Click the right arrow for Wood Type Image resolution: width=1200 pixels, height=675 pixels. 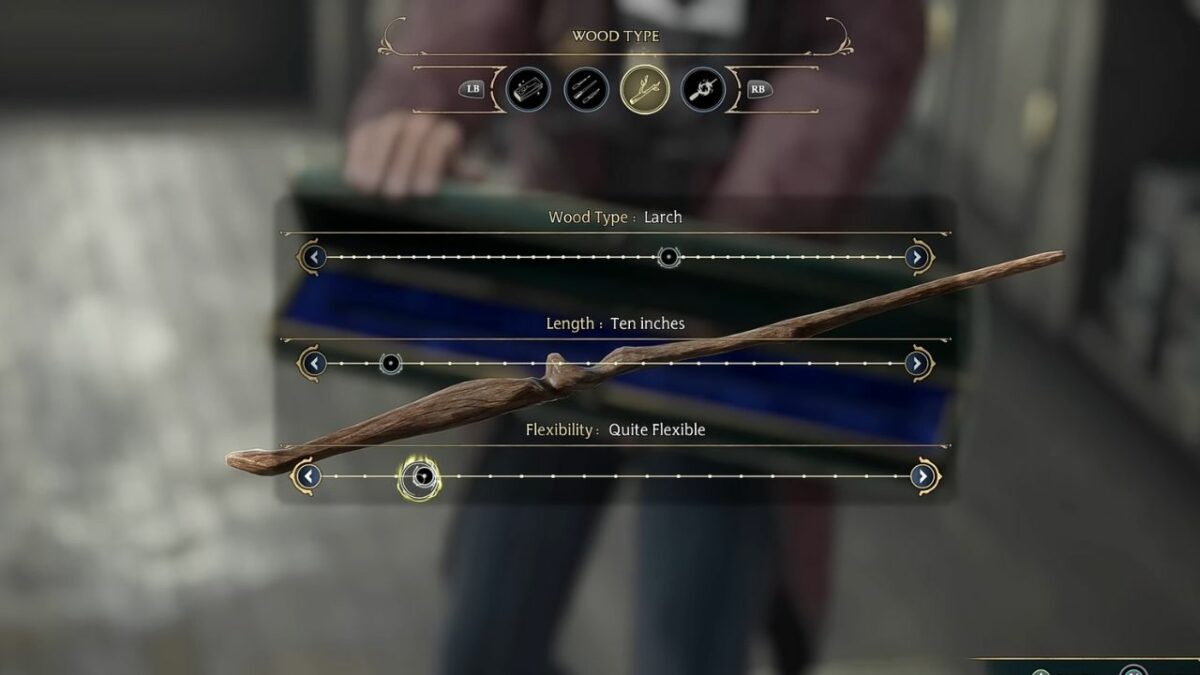coord(917,257)
